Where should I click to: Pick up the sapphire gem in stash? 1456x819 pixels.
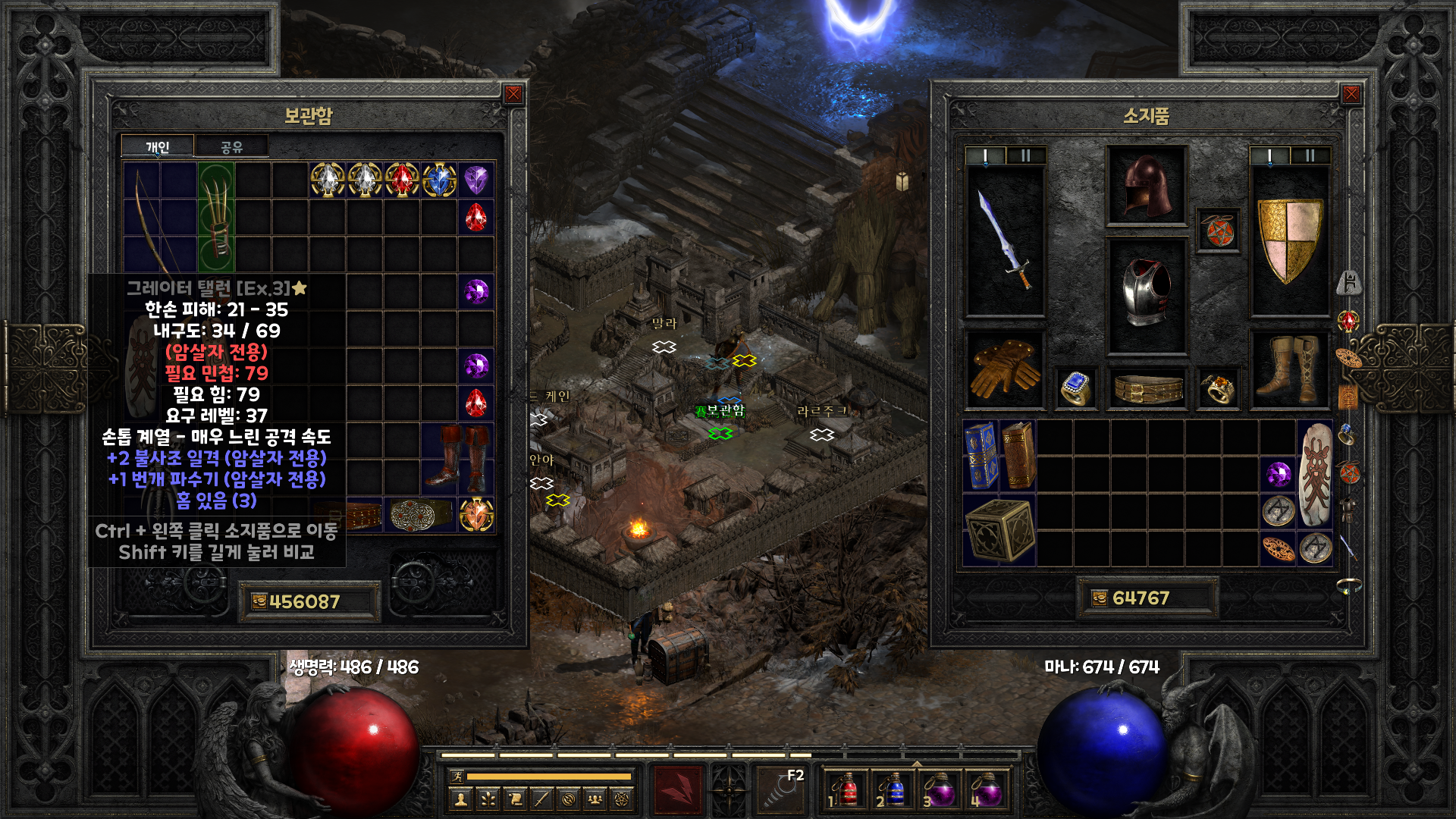439,180
